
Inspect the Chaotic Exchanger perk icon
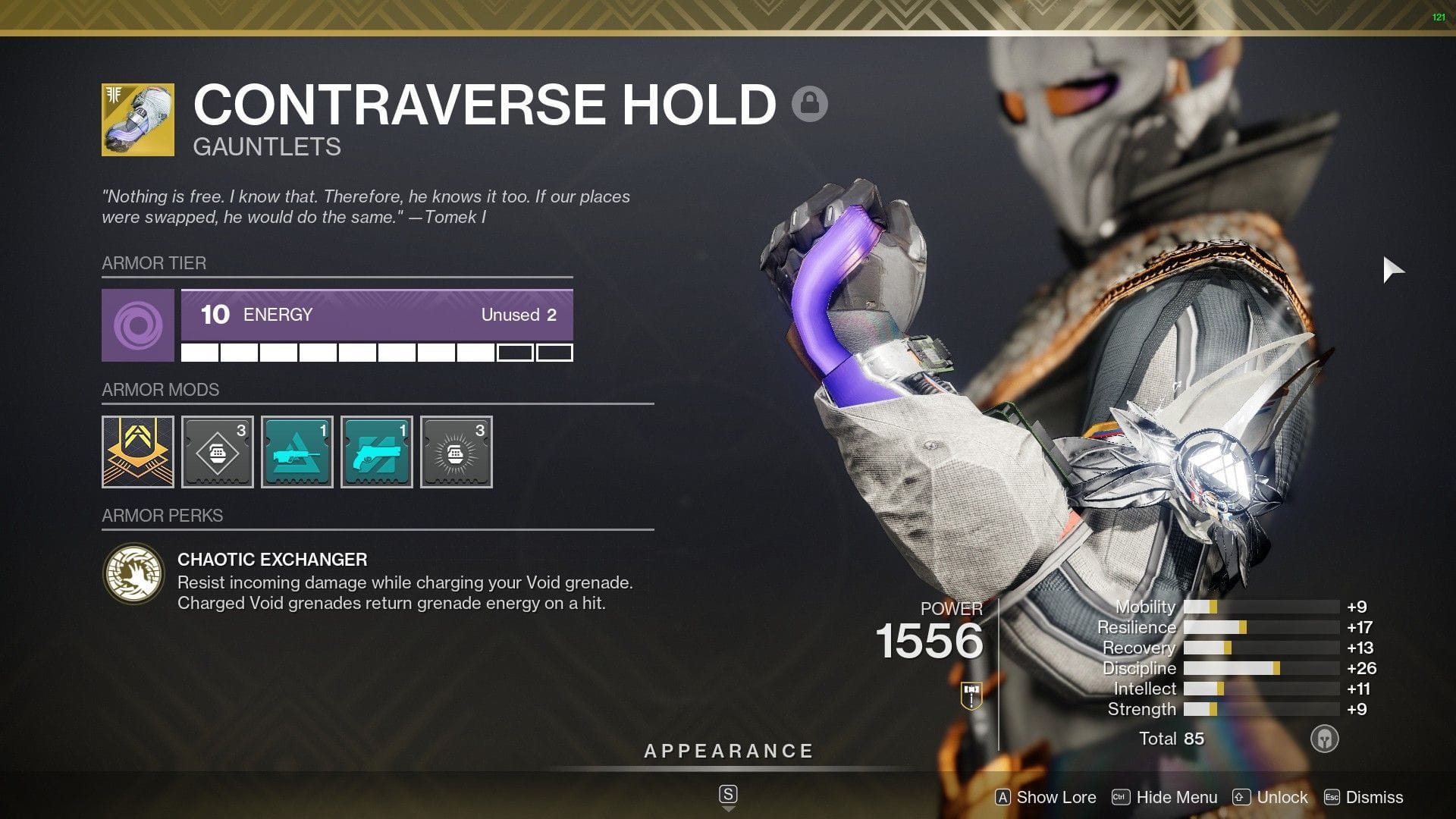pyautogui.click(x=134, y=574)
